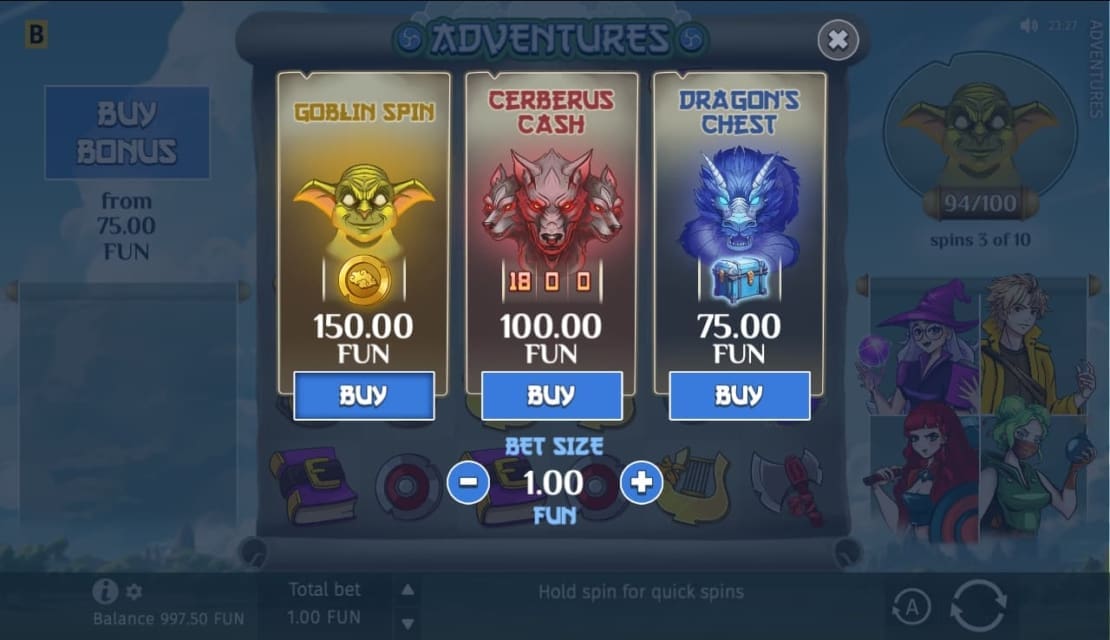
Task: Open the settings gear icon
Action: [134, 592]
